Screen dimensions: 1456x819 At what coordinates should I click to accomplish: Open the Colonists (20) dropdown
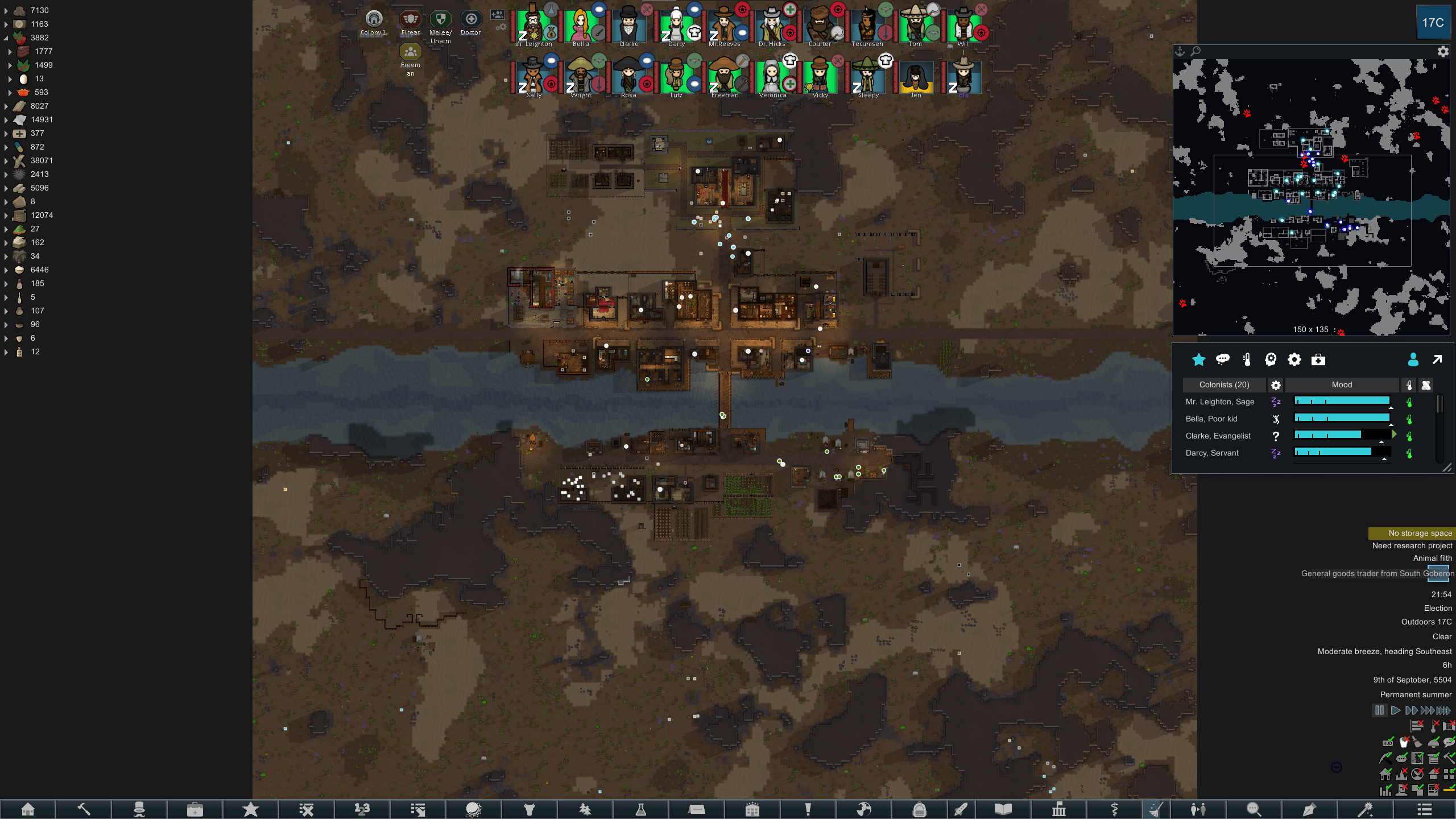pyautogui.click(x=1225, y=385)
